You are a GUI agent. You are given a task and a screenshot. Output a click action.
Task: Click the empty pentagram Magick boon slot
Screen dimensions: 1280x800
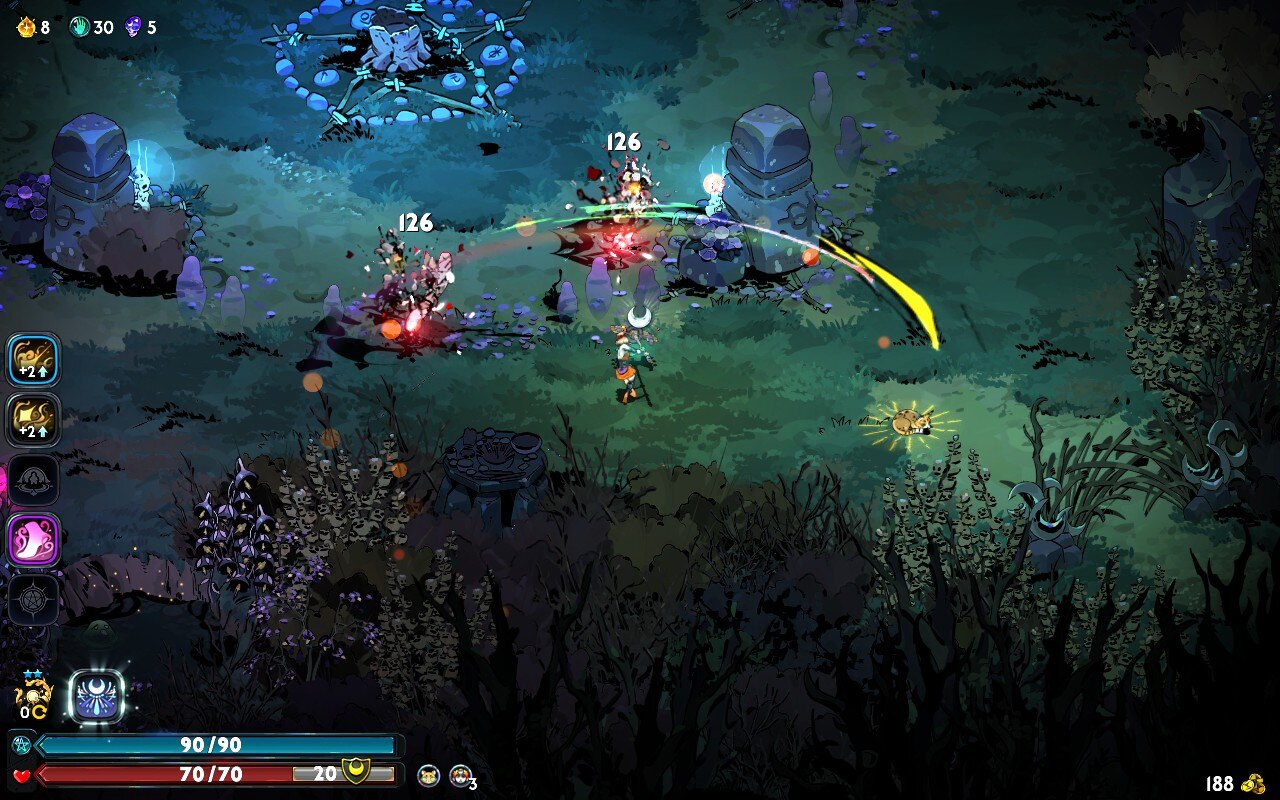point(33,599)
